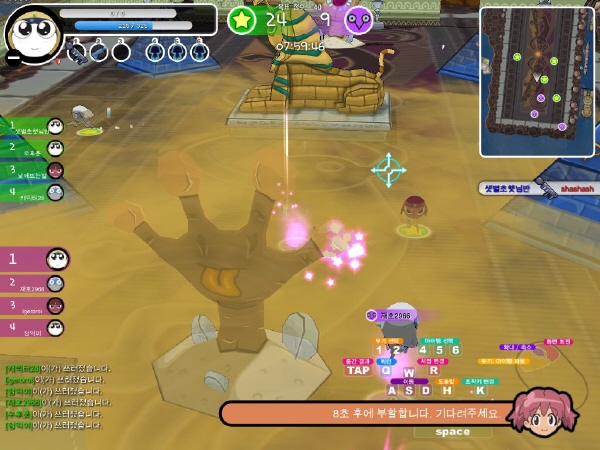This screenshot has height=450, width=600.
Task: Select pink team's rank 3 player with the red avatar
Action: (x=33, y=306)
